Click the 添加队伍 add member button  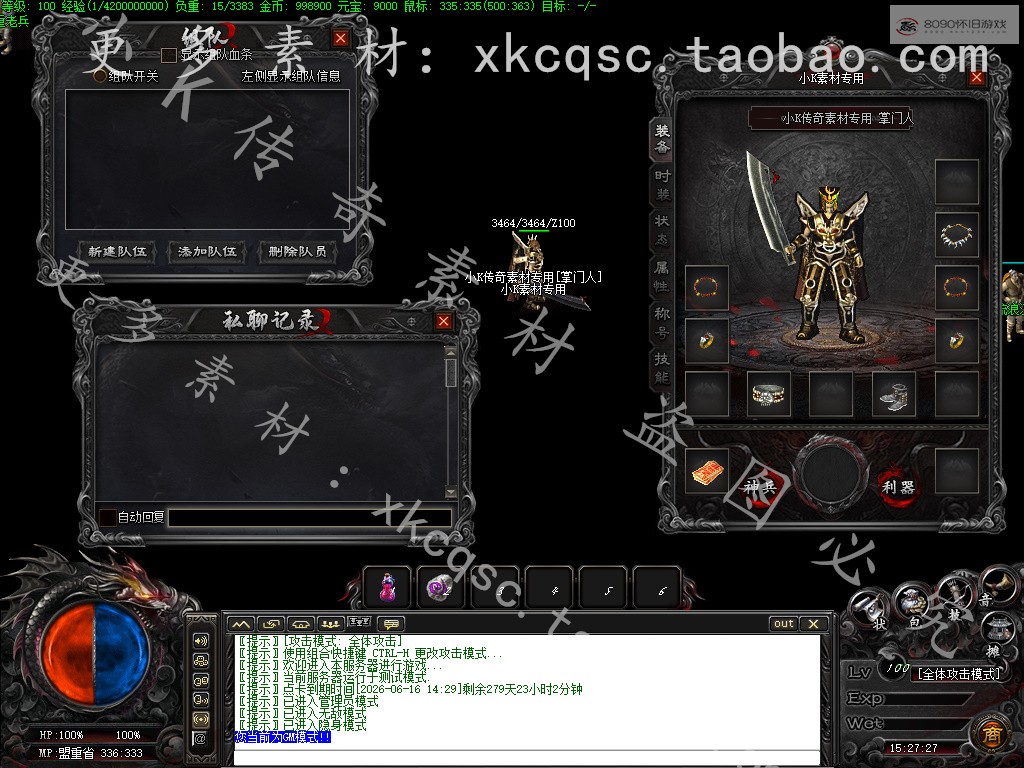coord(207,251)
